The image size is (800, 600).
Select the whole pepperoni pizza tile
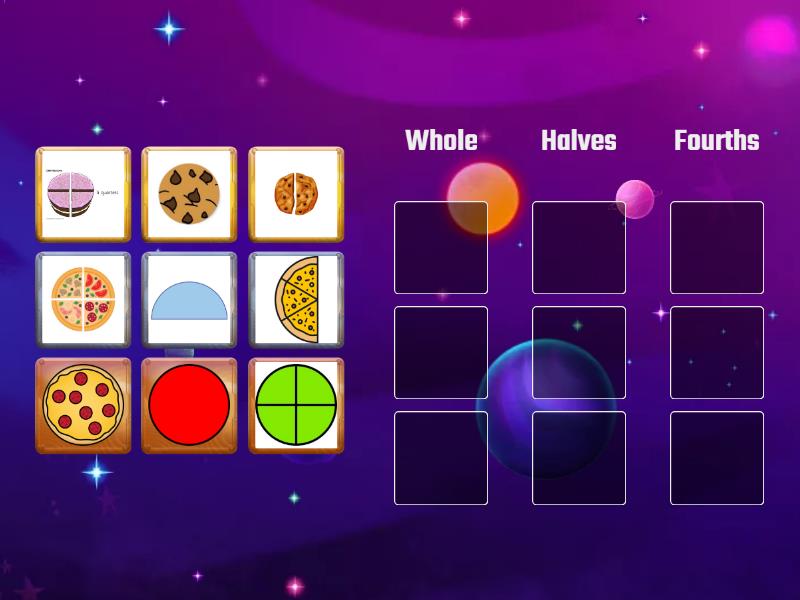pyautogui.click(x=83, y=405)
